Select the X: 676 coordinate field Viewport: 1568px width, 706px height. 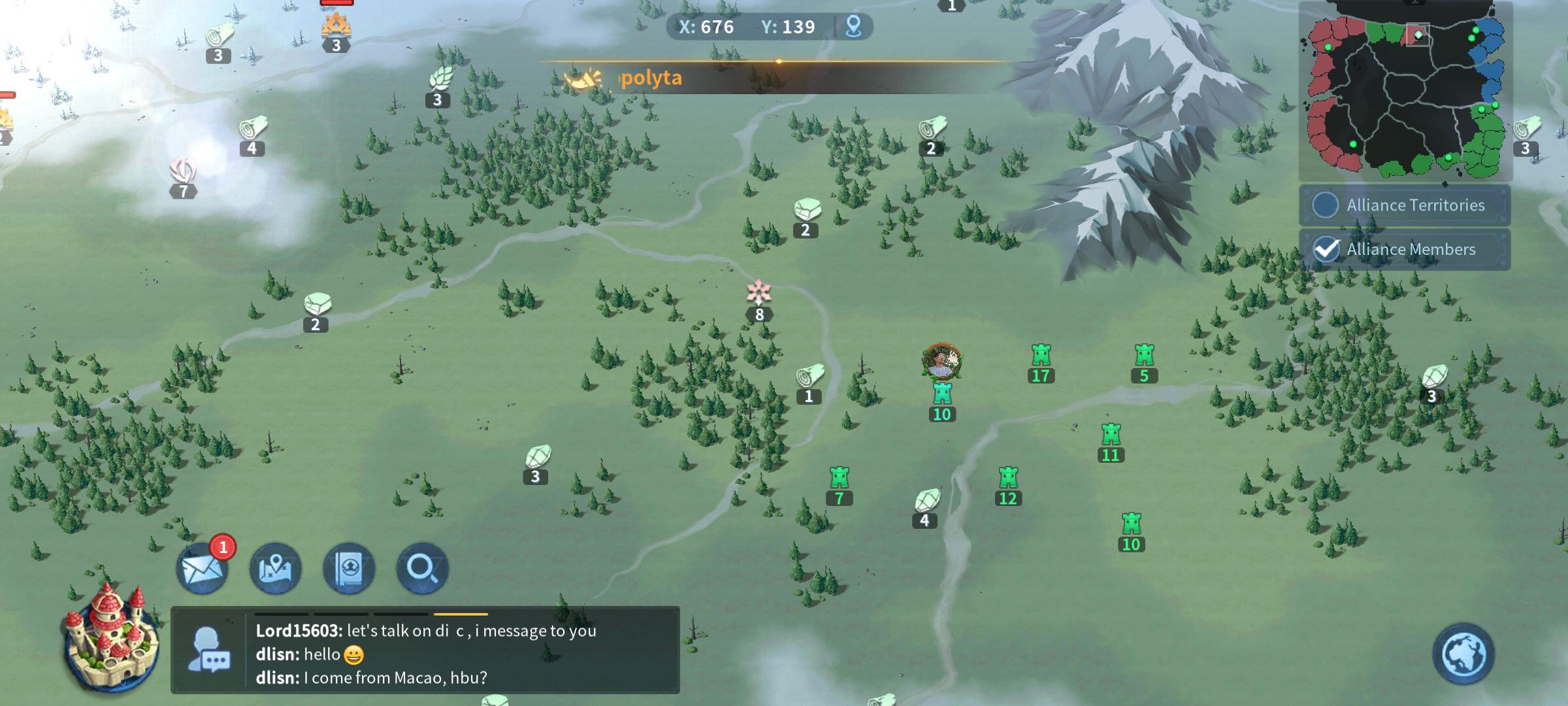pos(706,27)
